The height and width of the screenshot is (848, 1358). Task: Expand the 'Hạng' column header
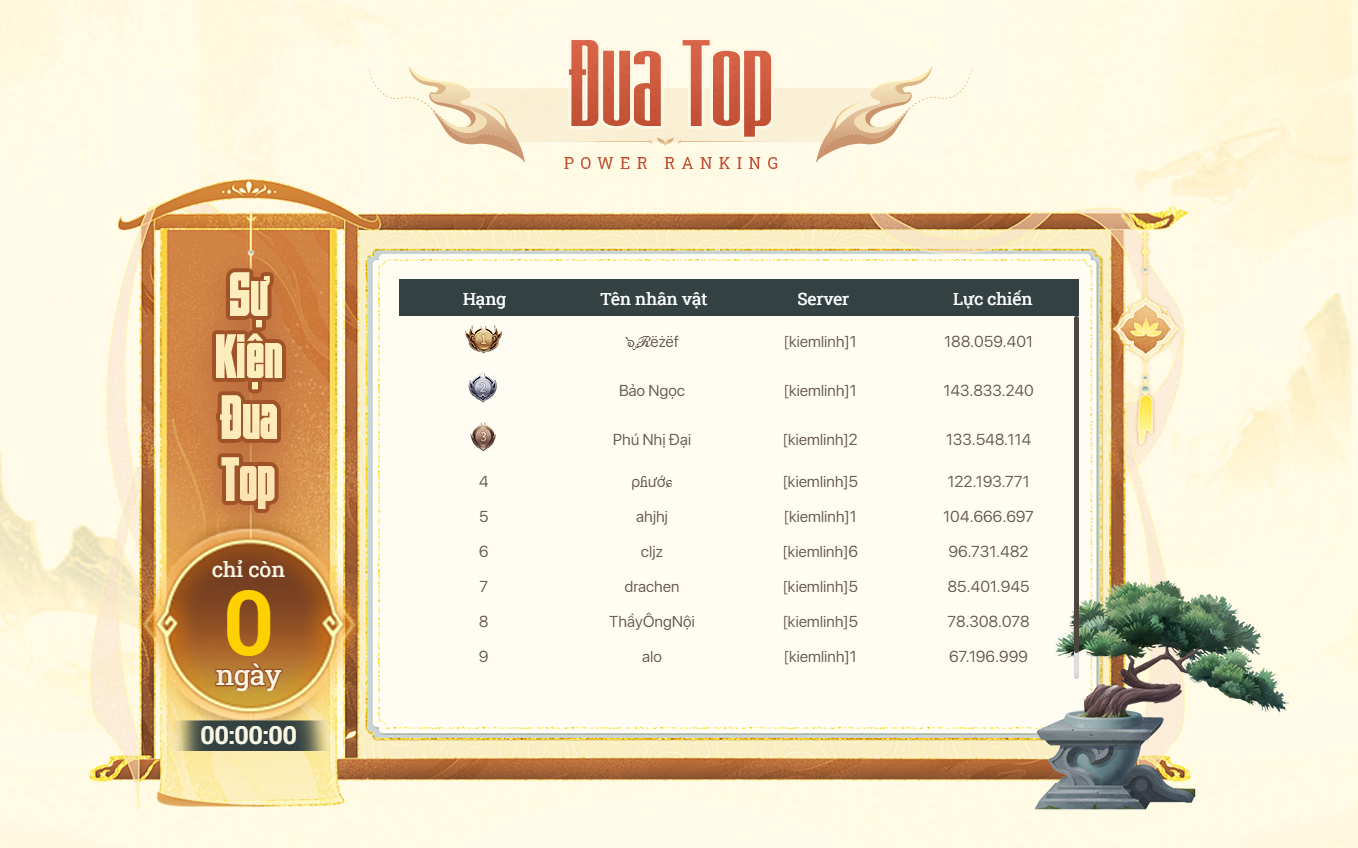coord(484,298)
